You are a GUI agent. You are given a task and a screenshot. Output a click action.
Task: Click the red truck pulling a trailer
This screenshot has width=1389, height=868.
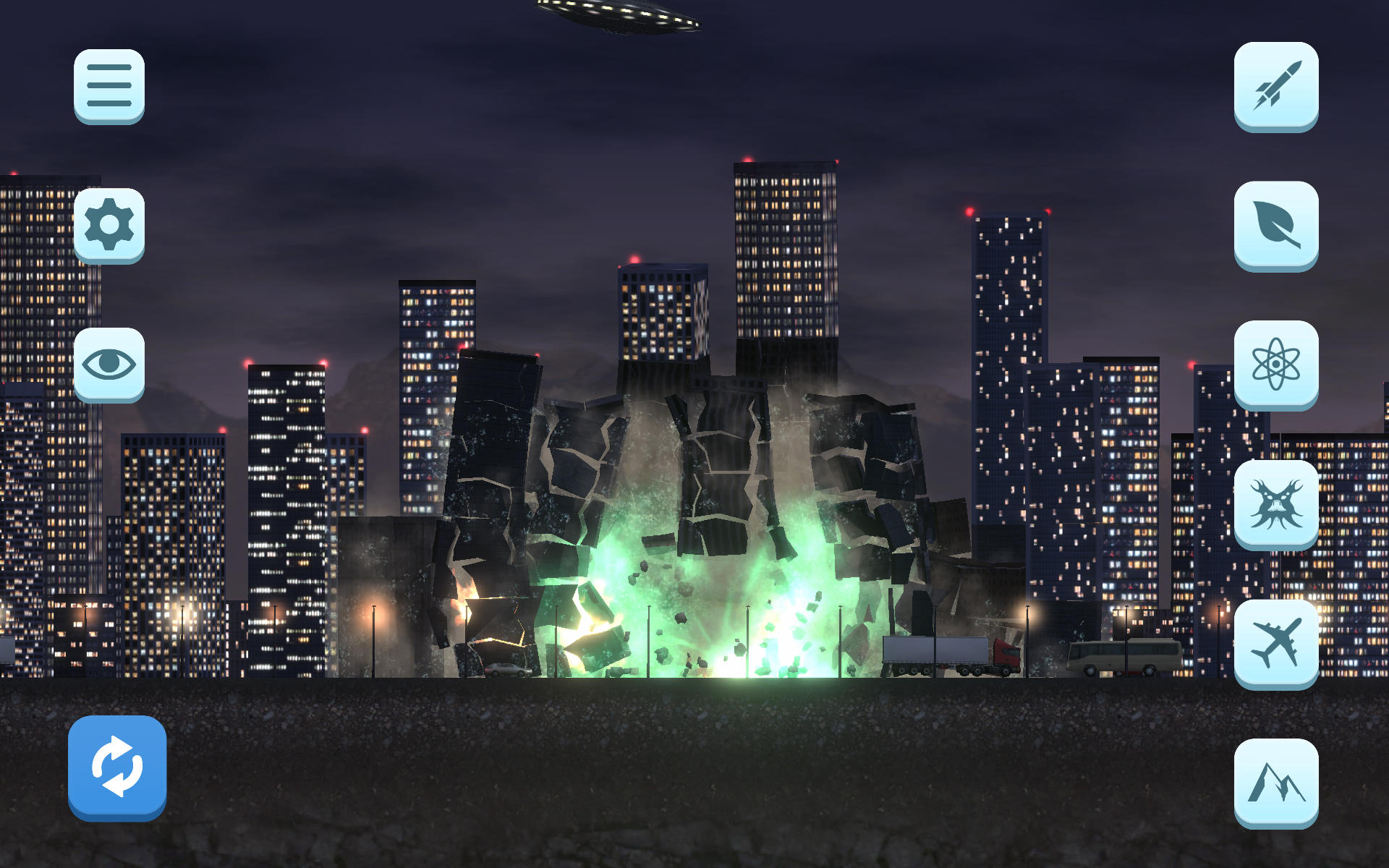tap(1006, 655)
